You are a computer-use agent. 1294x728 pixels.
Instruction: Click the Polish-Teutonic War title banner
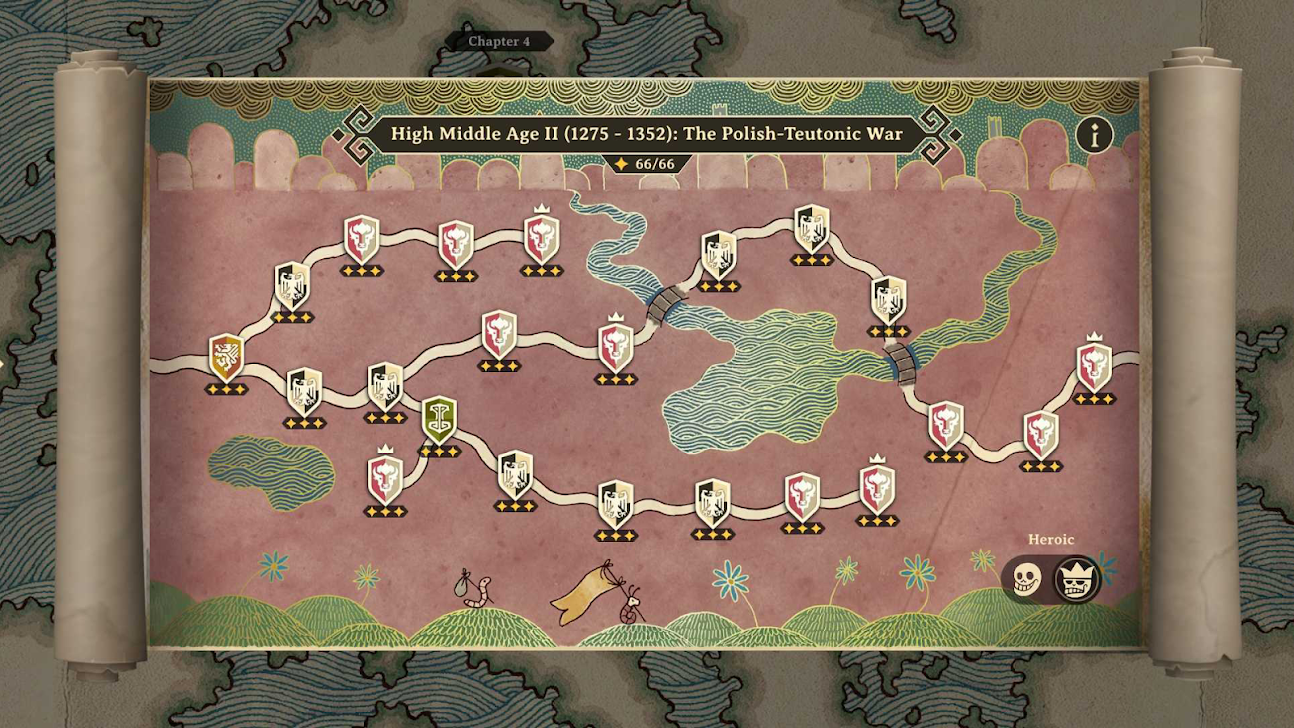pyautogui.click(x=646, y=134)
